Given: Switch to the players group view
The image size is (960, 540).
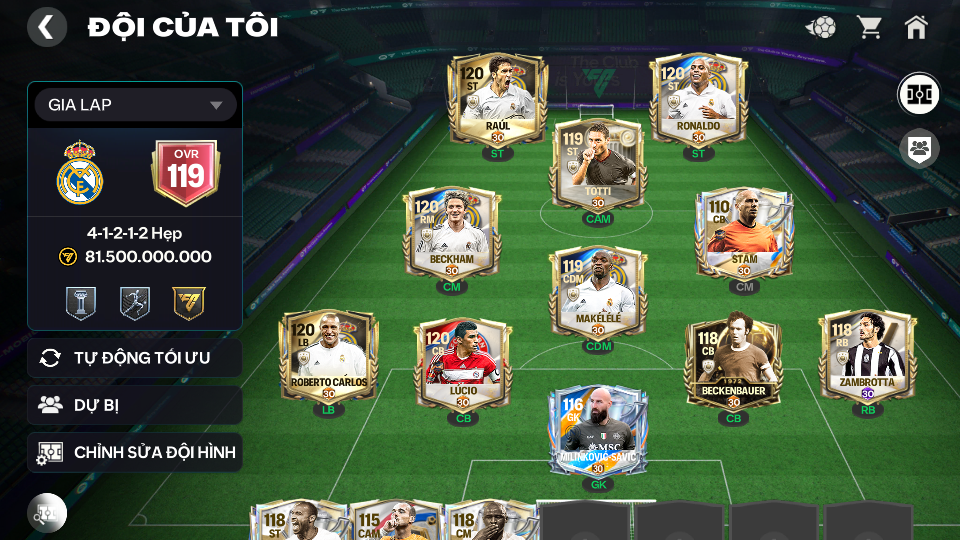Looking at the screenshot, I should coord(917,149).
